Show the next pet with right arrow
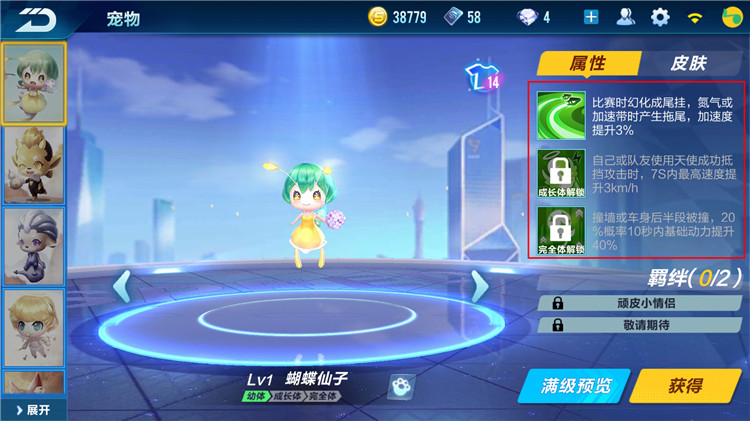 tap(479, 286)
